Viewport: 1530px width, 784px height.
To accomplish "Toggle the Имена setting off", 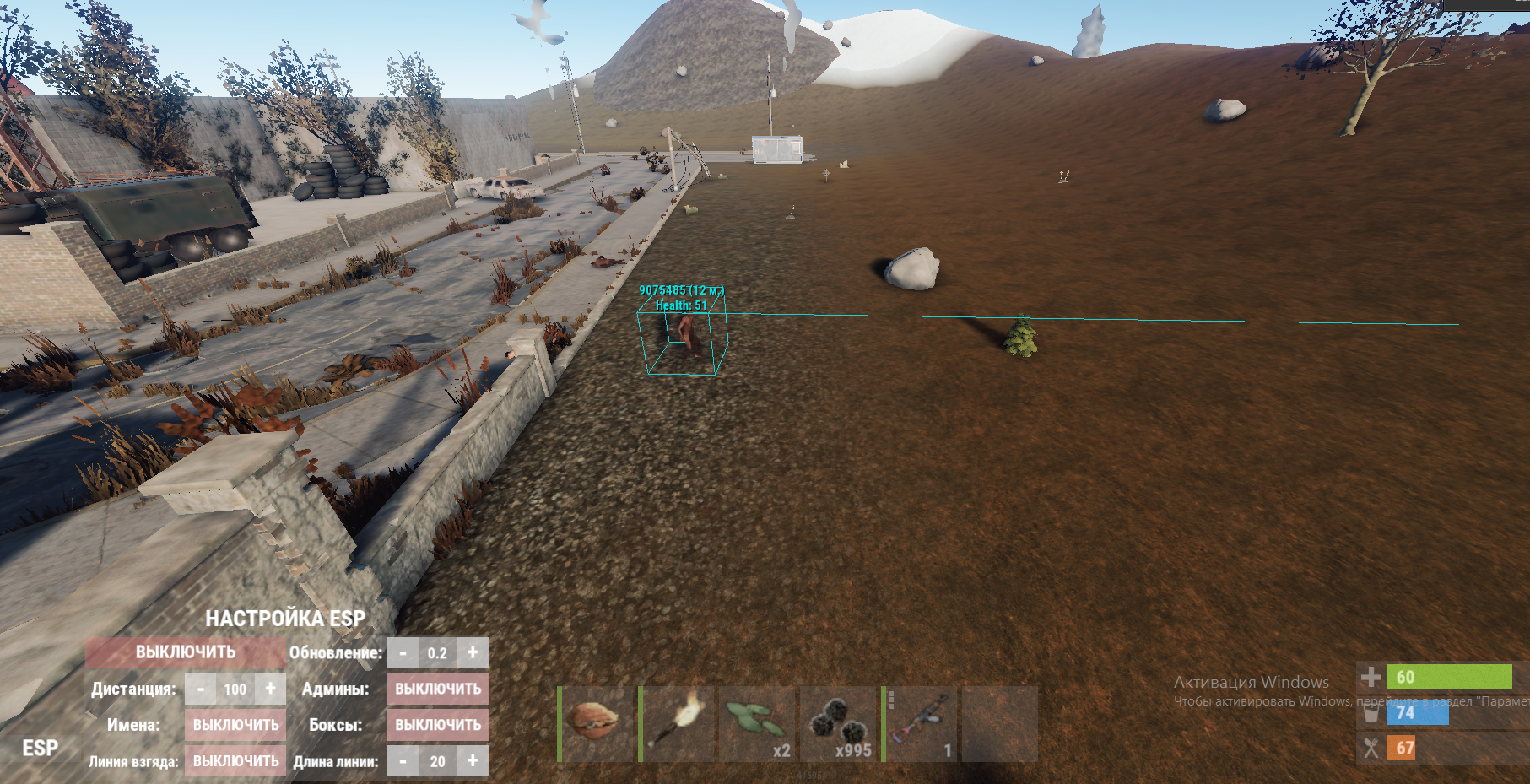I will pyautogui.click(x=235, y=725).
